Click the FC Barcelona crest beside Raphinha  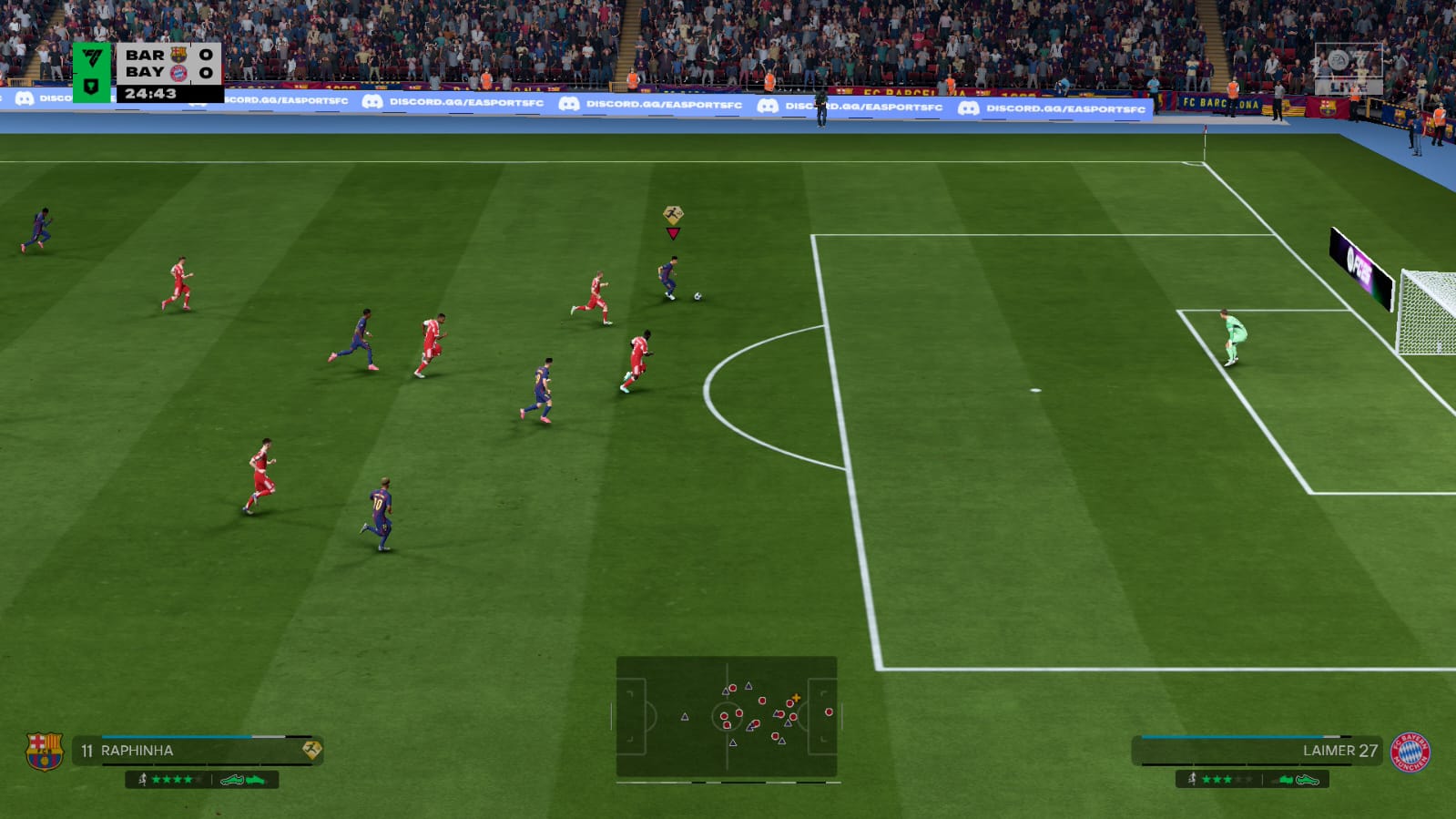tap(44, 751)
